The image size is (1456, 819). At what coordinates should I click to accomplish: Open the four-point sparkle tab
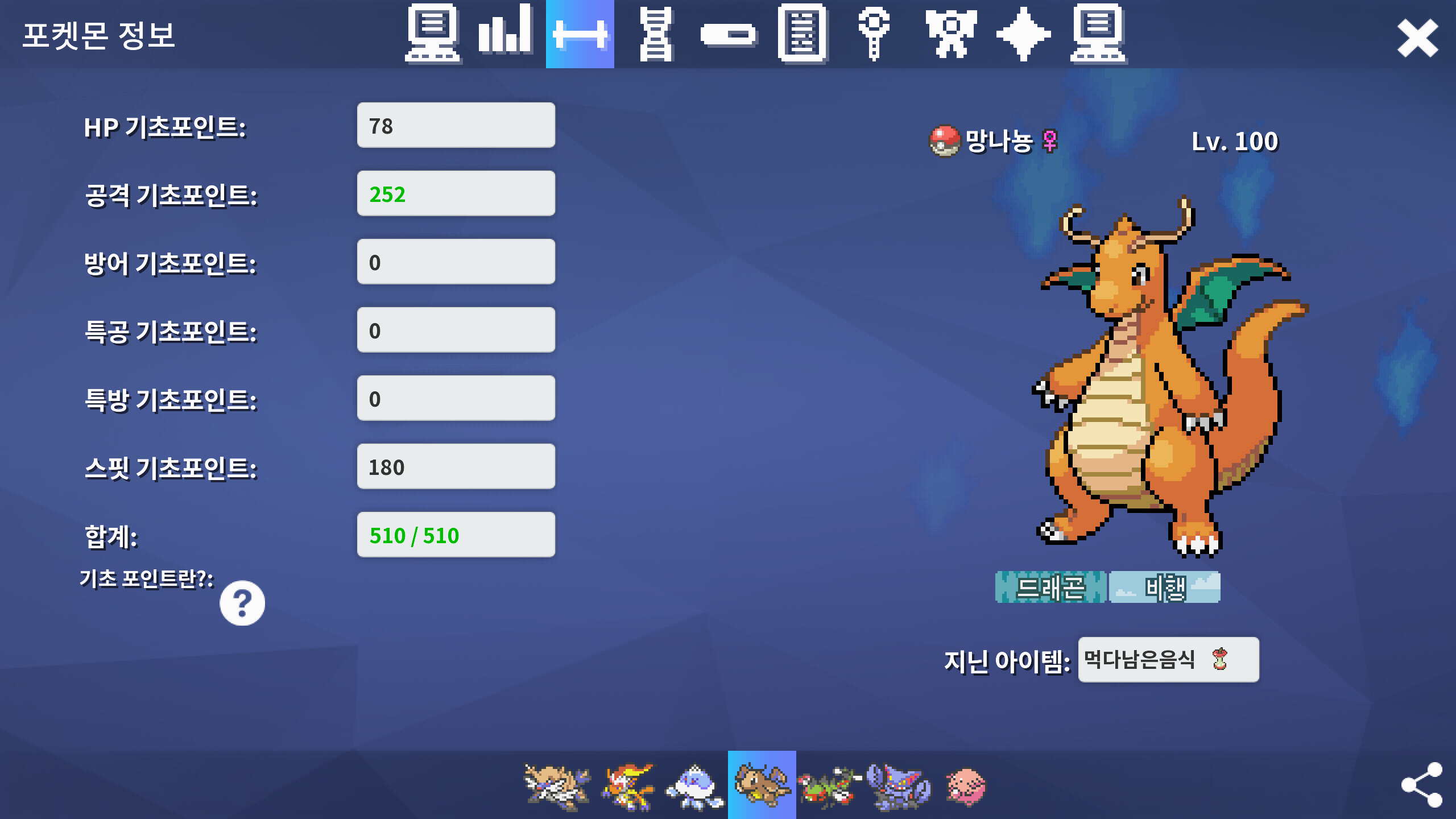tap(1023, 34)
